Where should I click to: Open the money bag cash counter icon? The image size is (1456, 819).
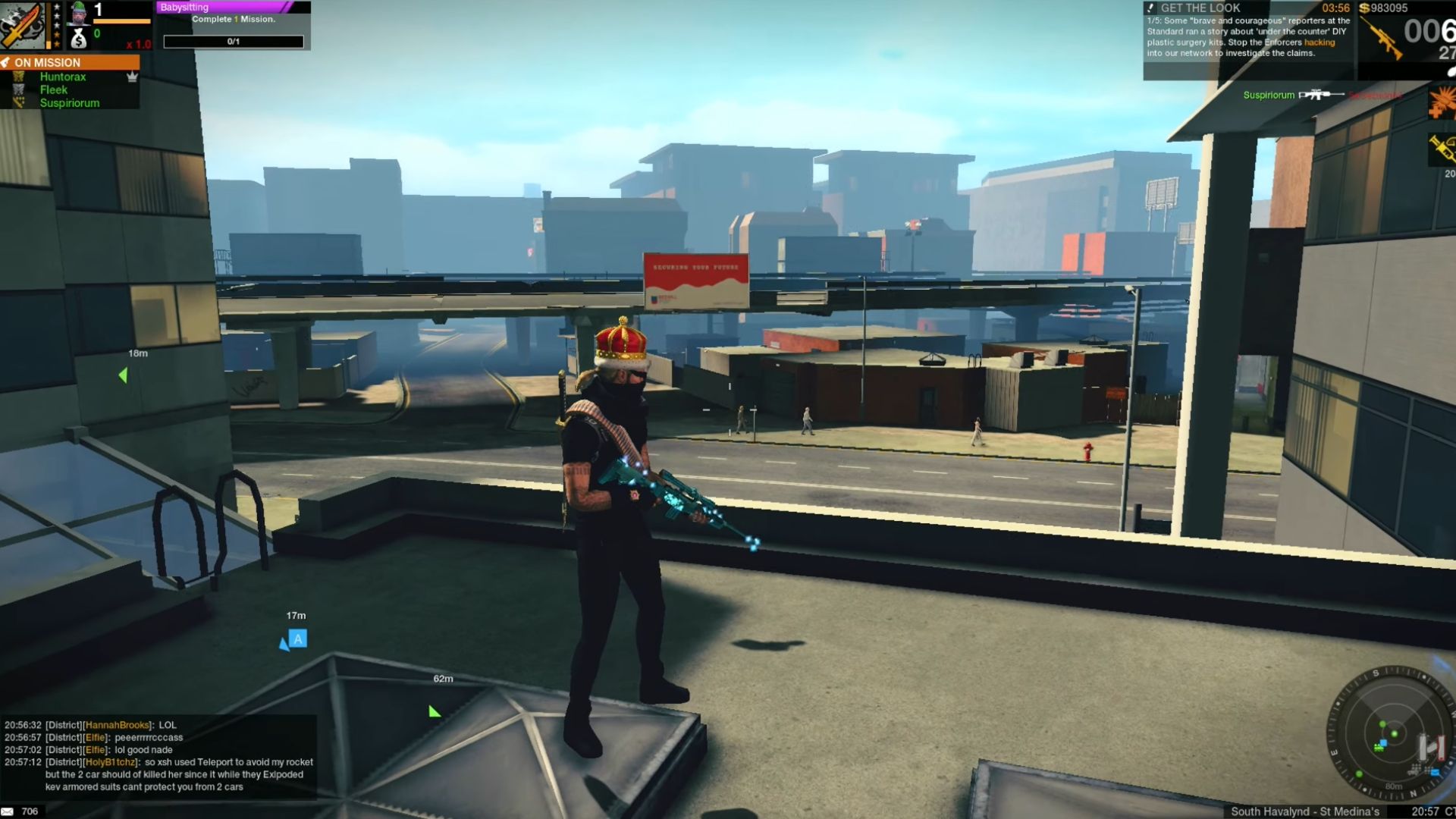[x=79, y=38]
